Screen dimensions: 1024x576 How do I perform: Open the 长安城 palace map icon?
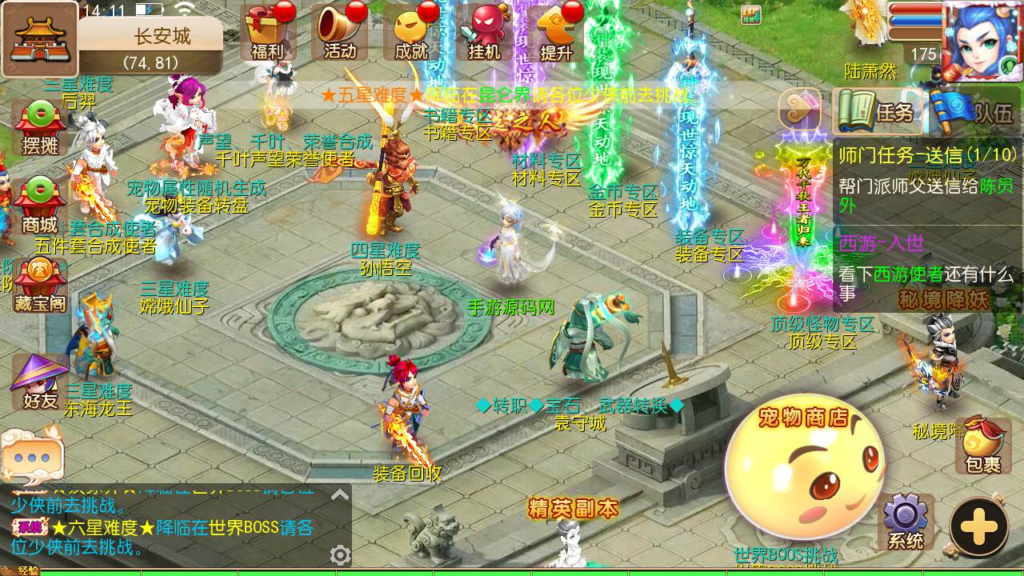click(40, 39)
